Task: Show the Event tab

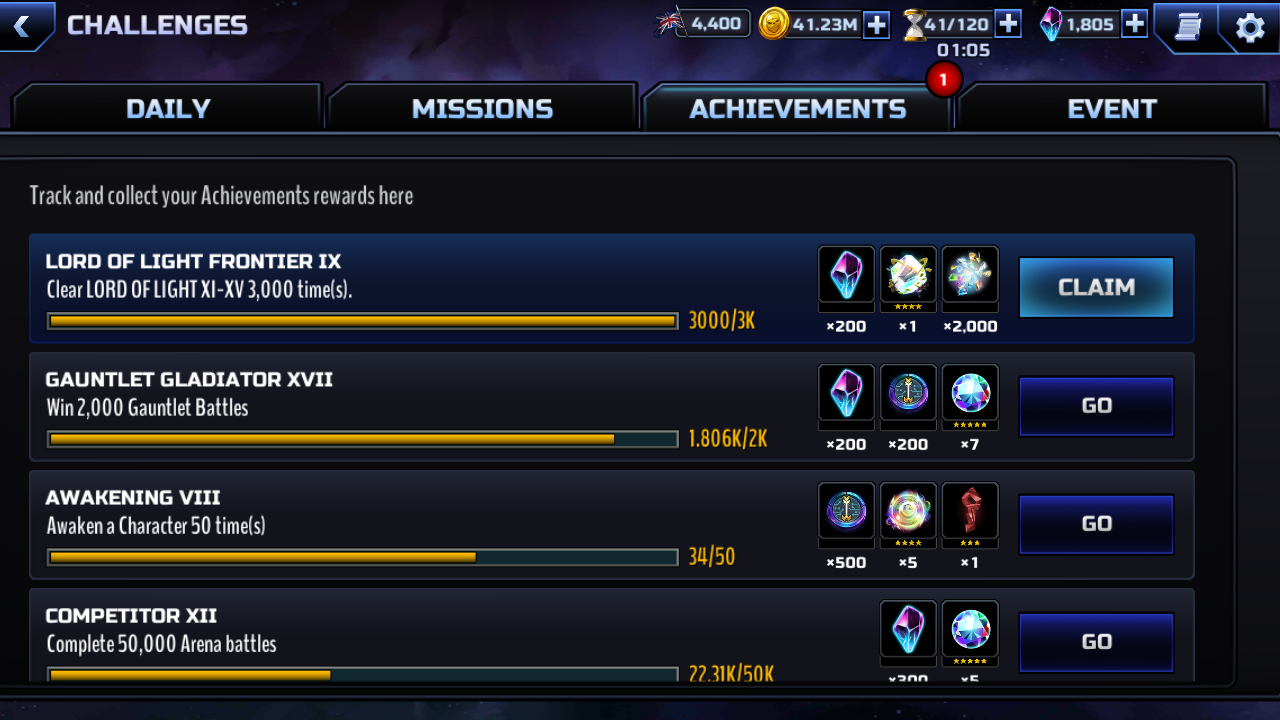Action: coord(1111,108)
